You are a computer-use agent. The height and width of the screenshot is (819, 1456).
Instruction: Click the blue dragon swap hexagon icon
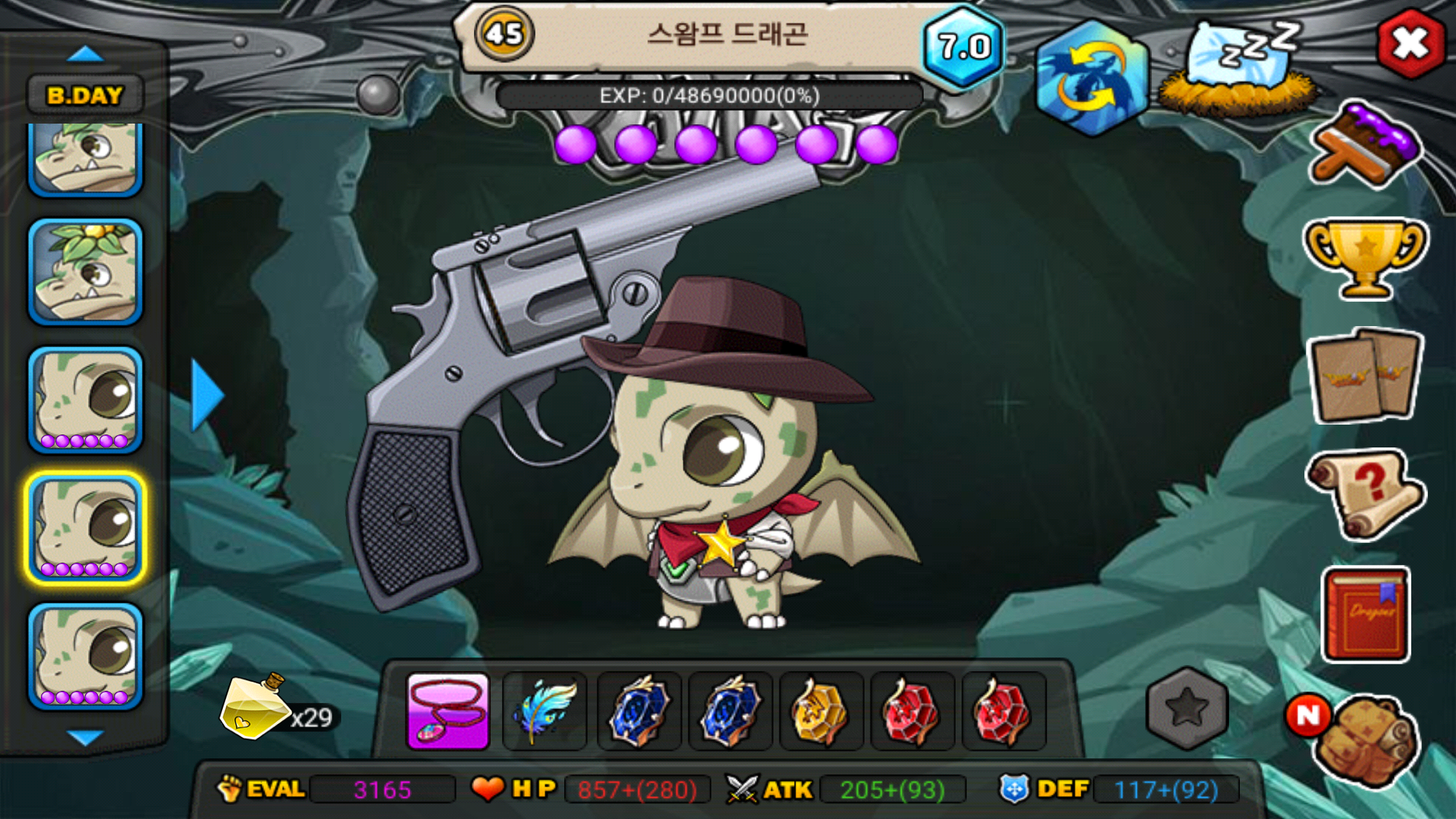pyautogui.click(x=1091, y=77)
